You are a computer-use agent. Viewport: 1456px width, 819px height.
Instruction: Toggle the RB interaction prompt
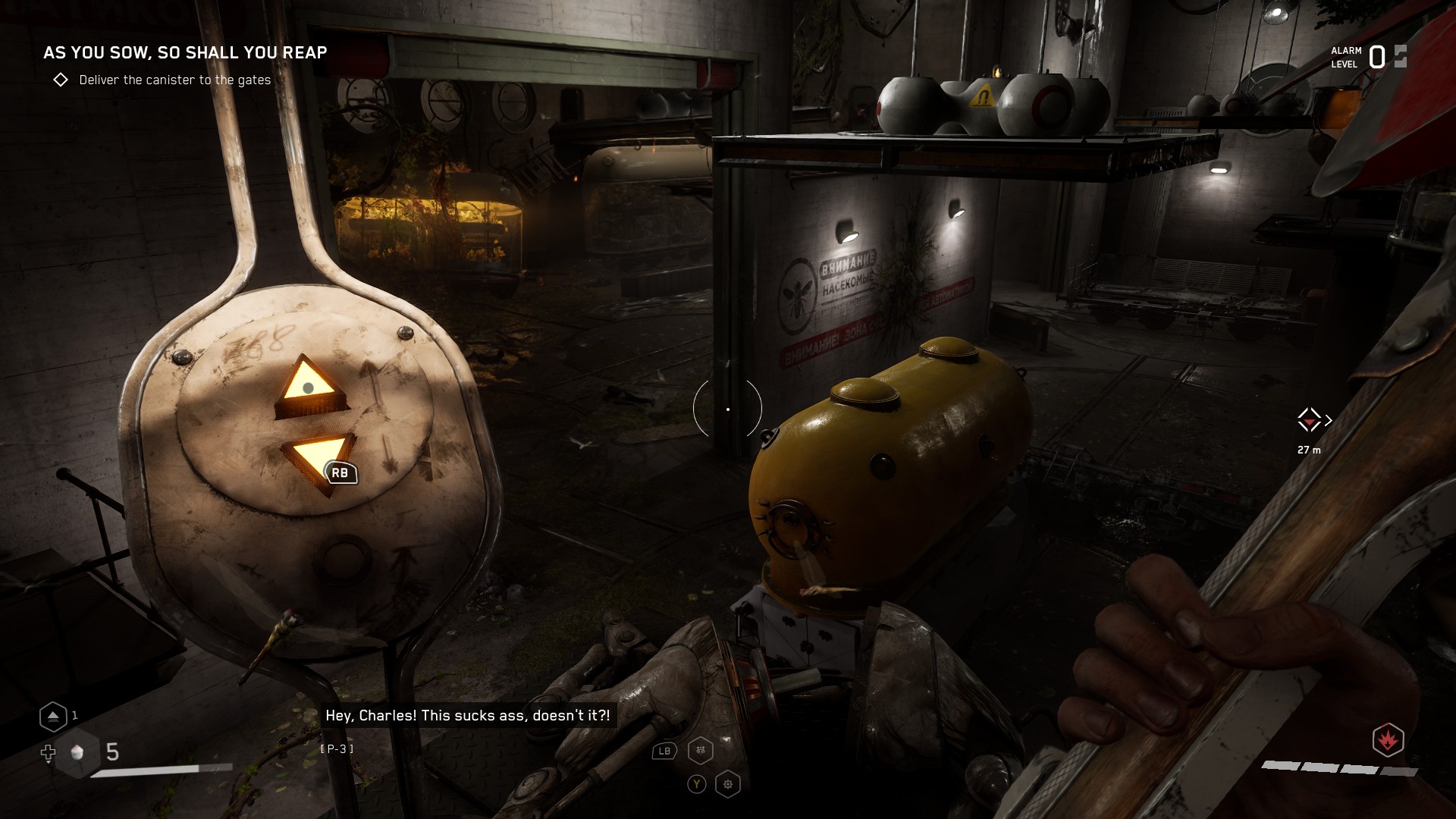pos(340,472)
